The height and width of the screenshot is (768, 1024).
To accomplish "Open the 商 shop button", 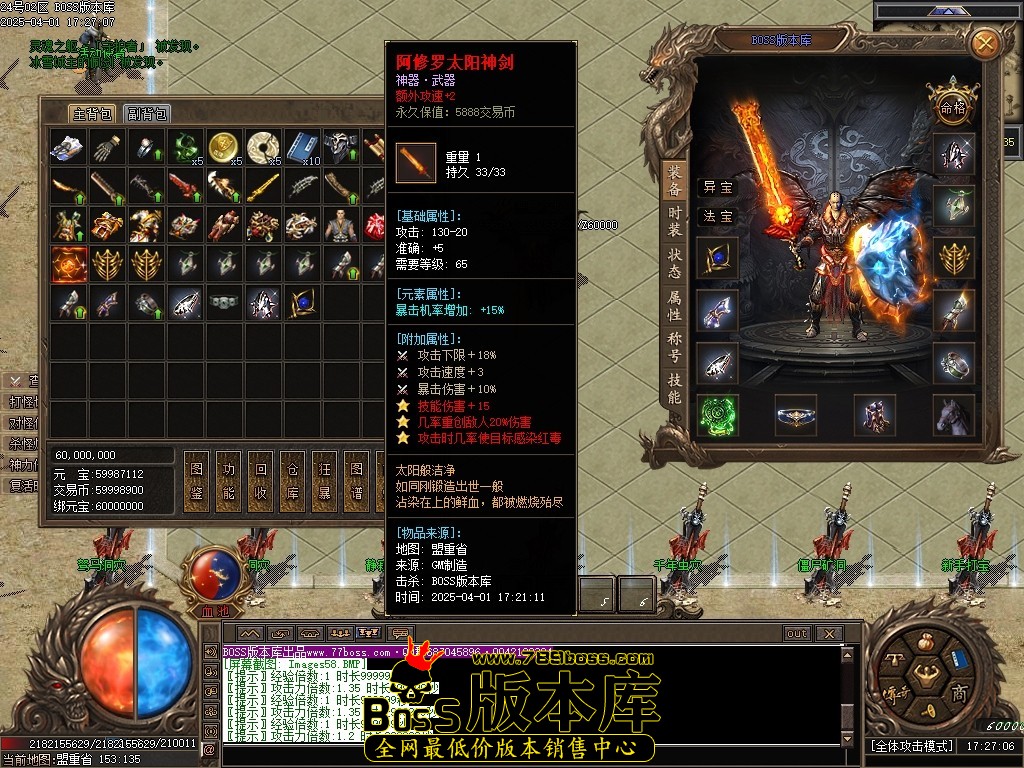I will click(958, 693).
